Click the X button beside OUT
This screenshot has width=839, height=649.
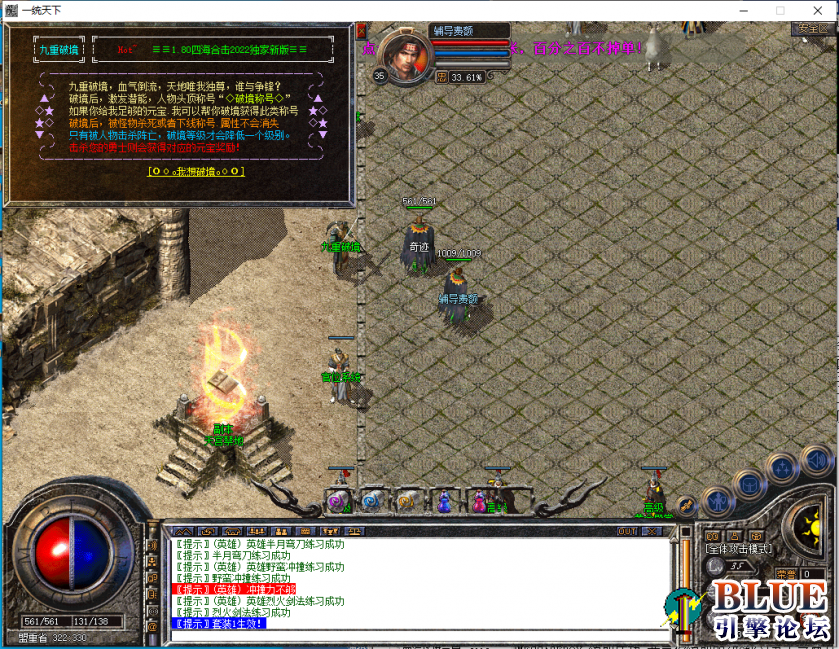(x=654, y=531)
